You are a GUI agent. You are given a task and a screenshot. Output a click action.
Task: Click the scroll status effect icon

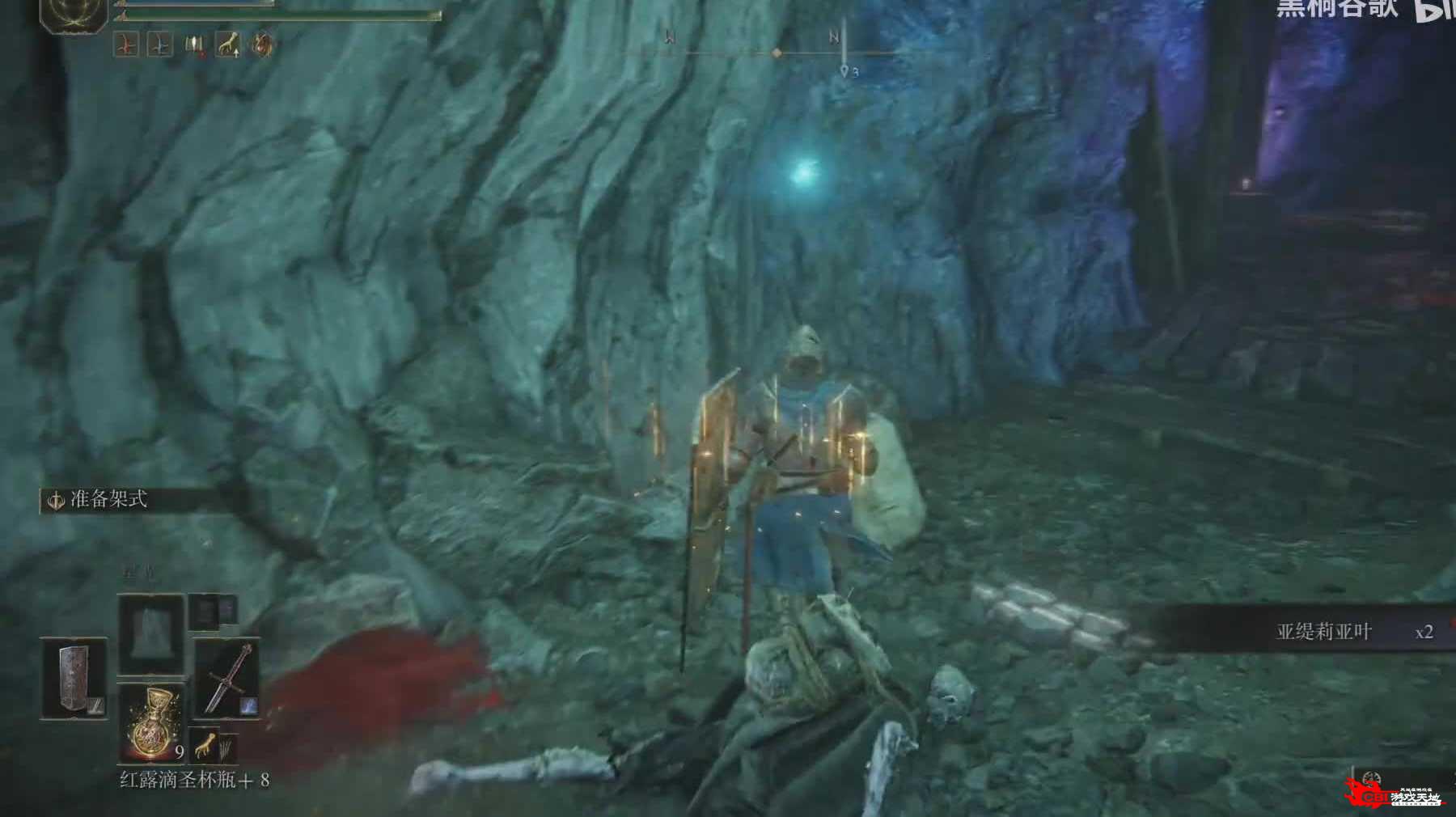point(194,44)
